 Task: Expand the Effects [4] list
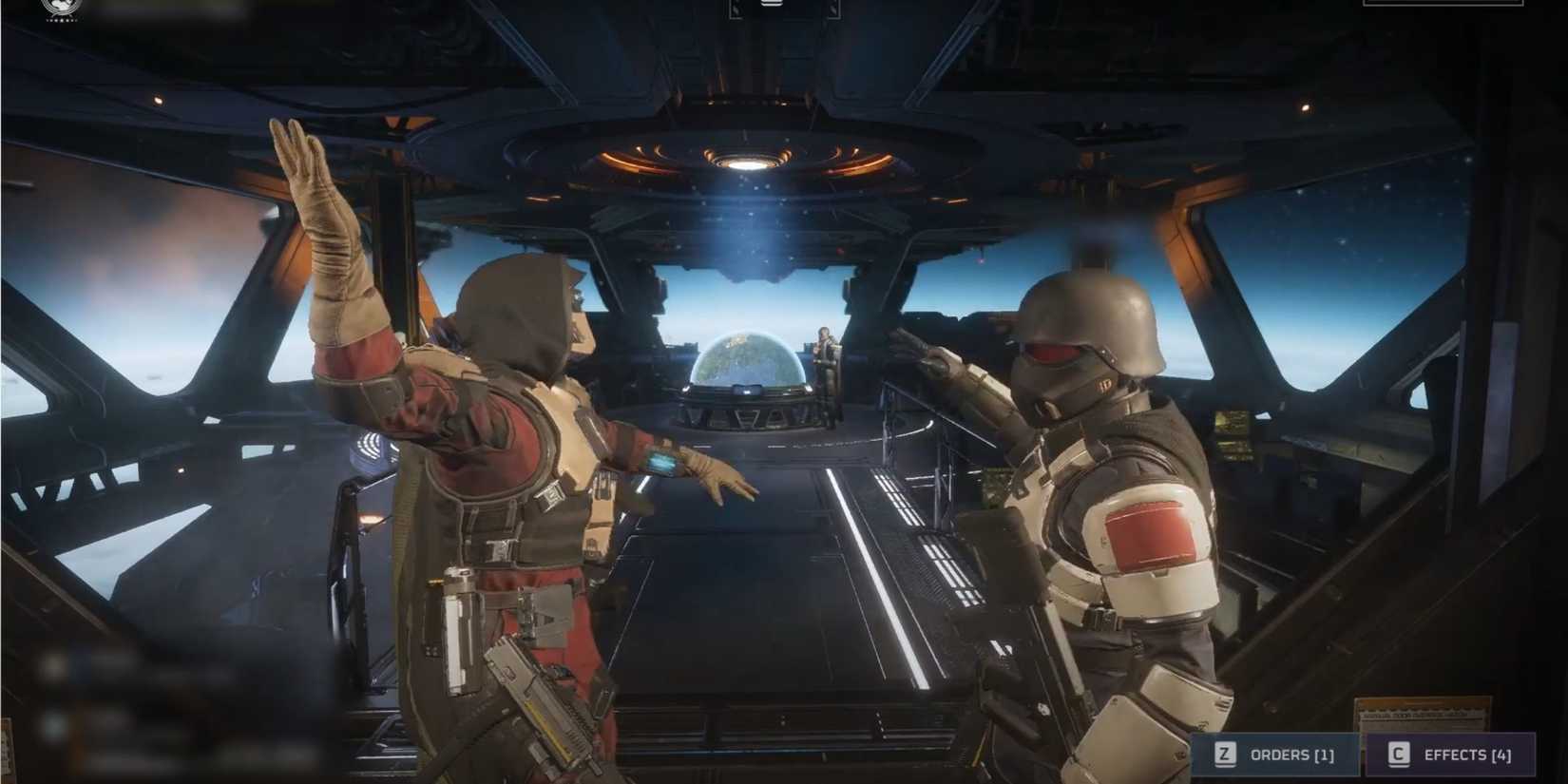(1468, 755)
